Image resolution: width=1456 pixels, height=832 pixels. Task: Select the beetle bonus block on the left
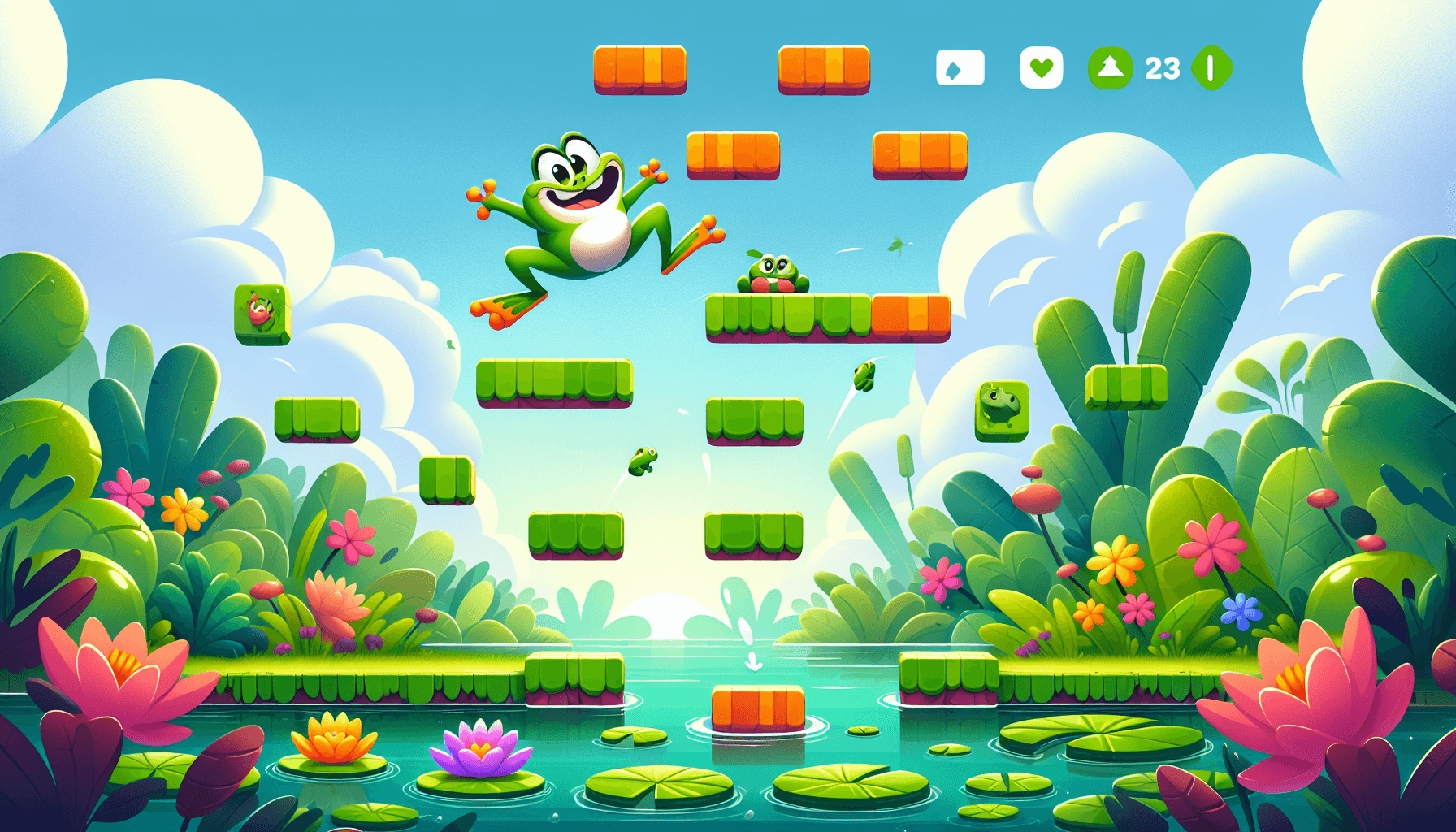[262, 315]
